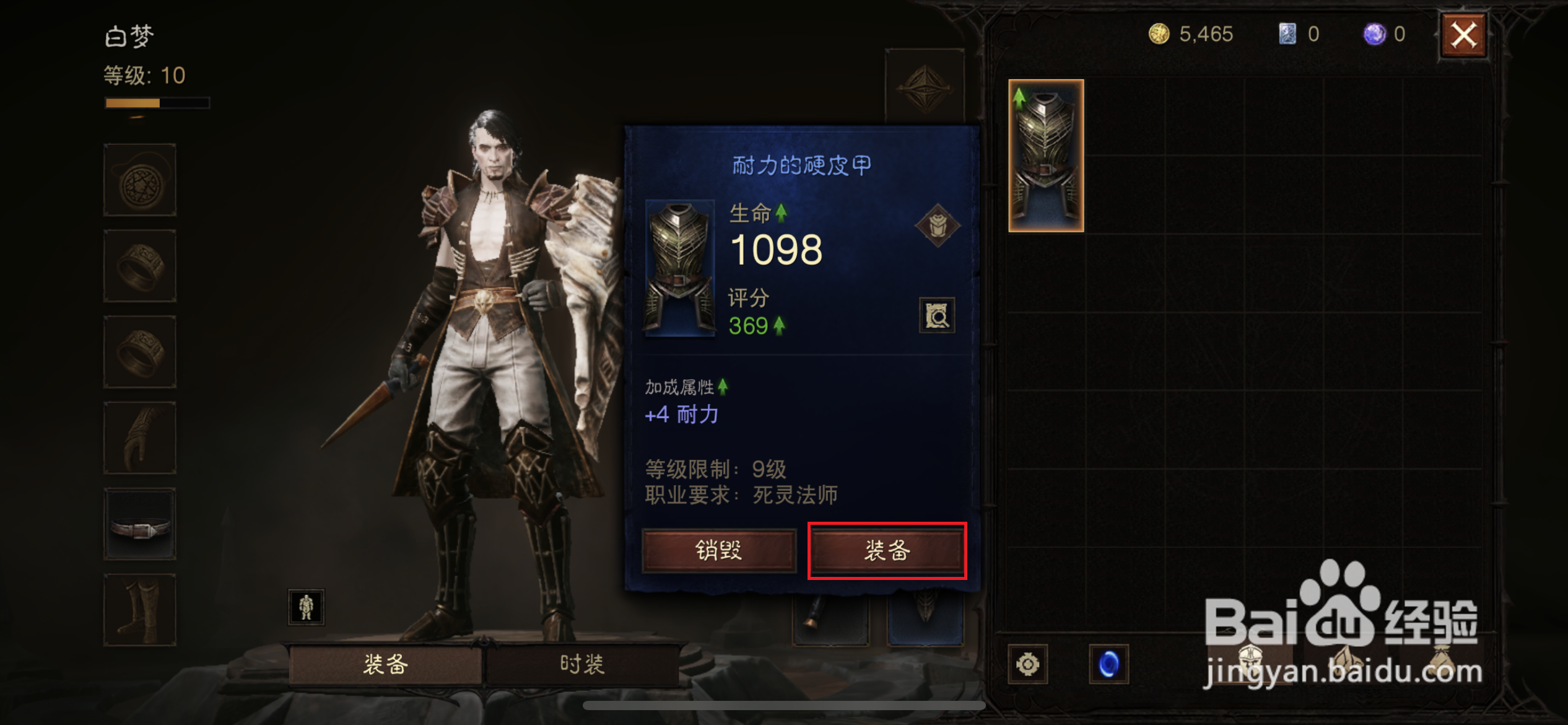
Task: Click the top ring slot
Action: [x=139, y=266]
